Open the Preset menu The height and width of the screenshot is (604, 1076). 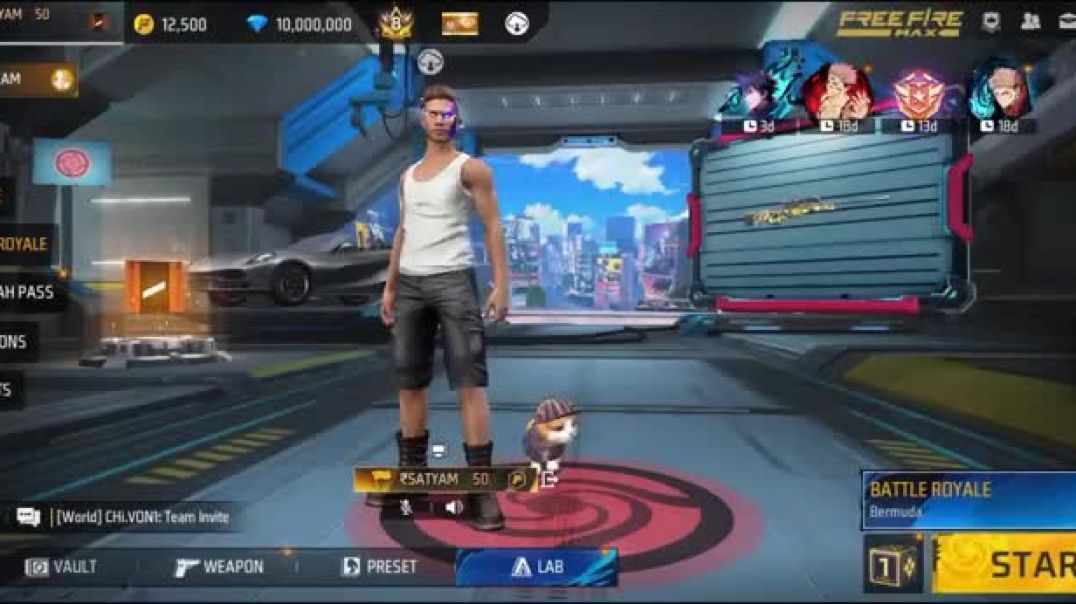pos(380,567)
